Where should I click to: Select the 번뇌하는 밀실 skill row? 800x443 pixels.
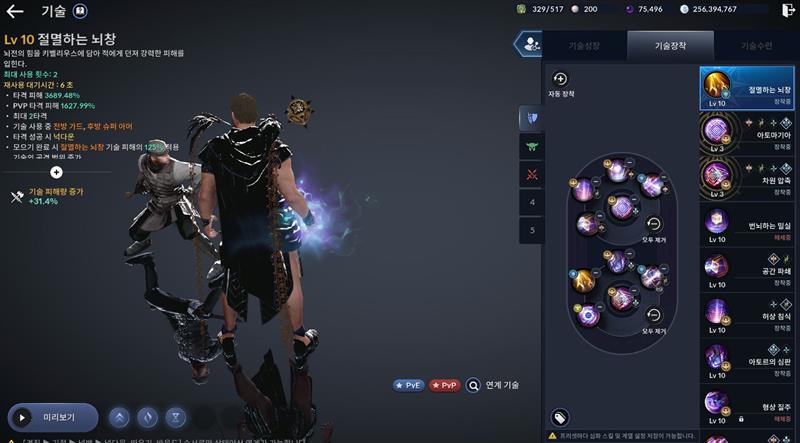tap(748, 225)
